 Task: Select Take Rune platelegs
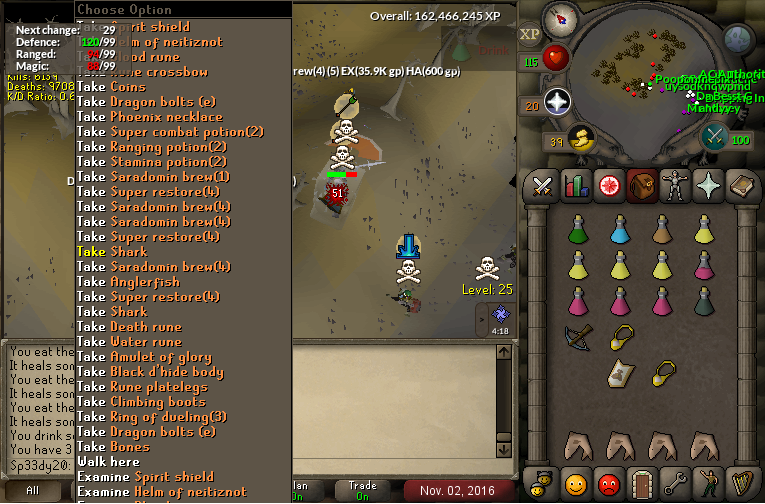(x=144, y=386)
